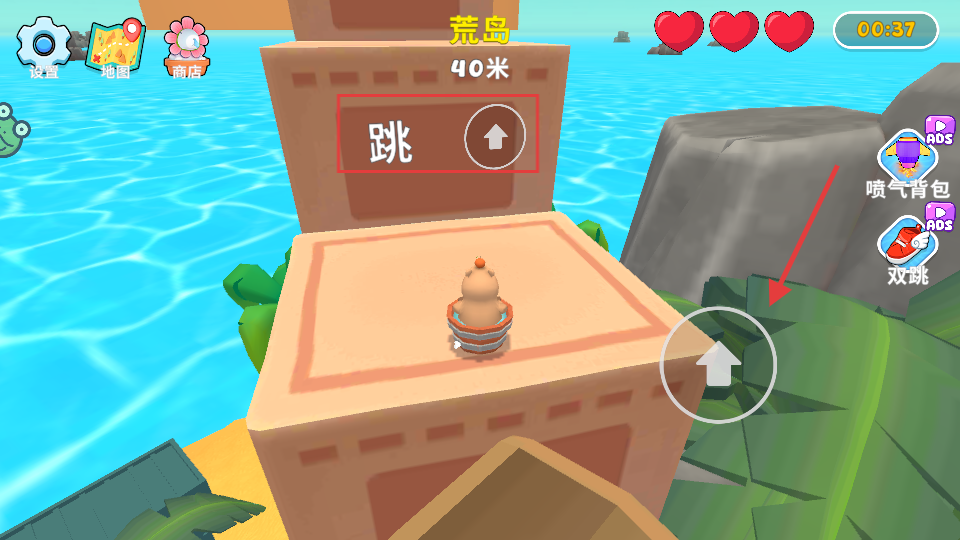Click the green frog icon
The height and width of the screenshot is (540, 960).
click(10, 130)
